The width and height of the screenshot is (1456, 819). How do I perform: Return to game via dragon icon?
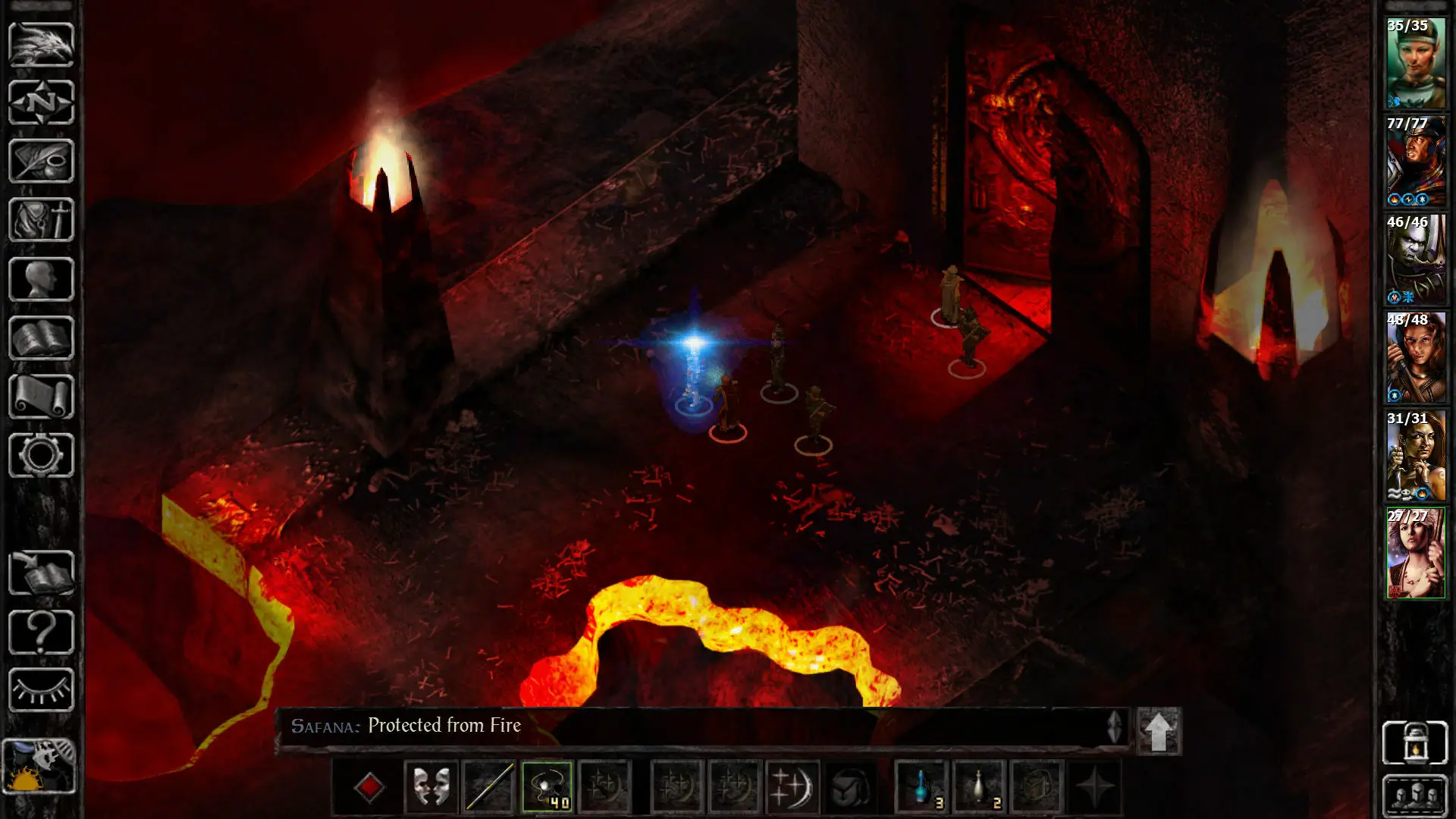tap(41, 44)
